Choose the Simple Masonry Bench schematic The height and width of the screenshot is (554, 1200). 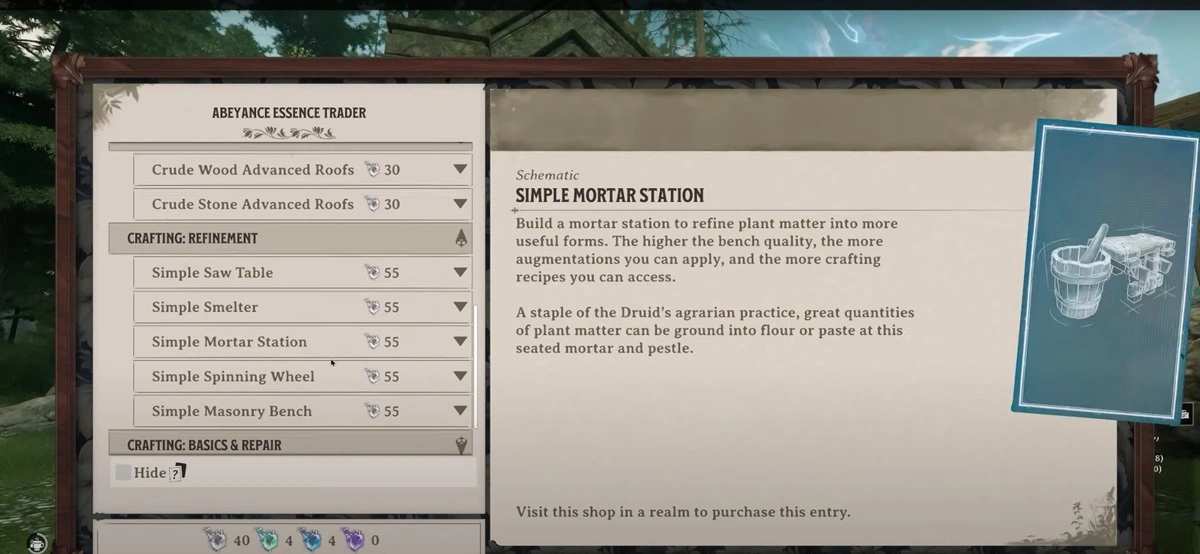coord(232,411)
